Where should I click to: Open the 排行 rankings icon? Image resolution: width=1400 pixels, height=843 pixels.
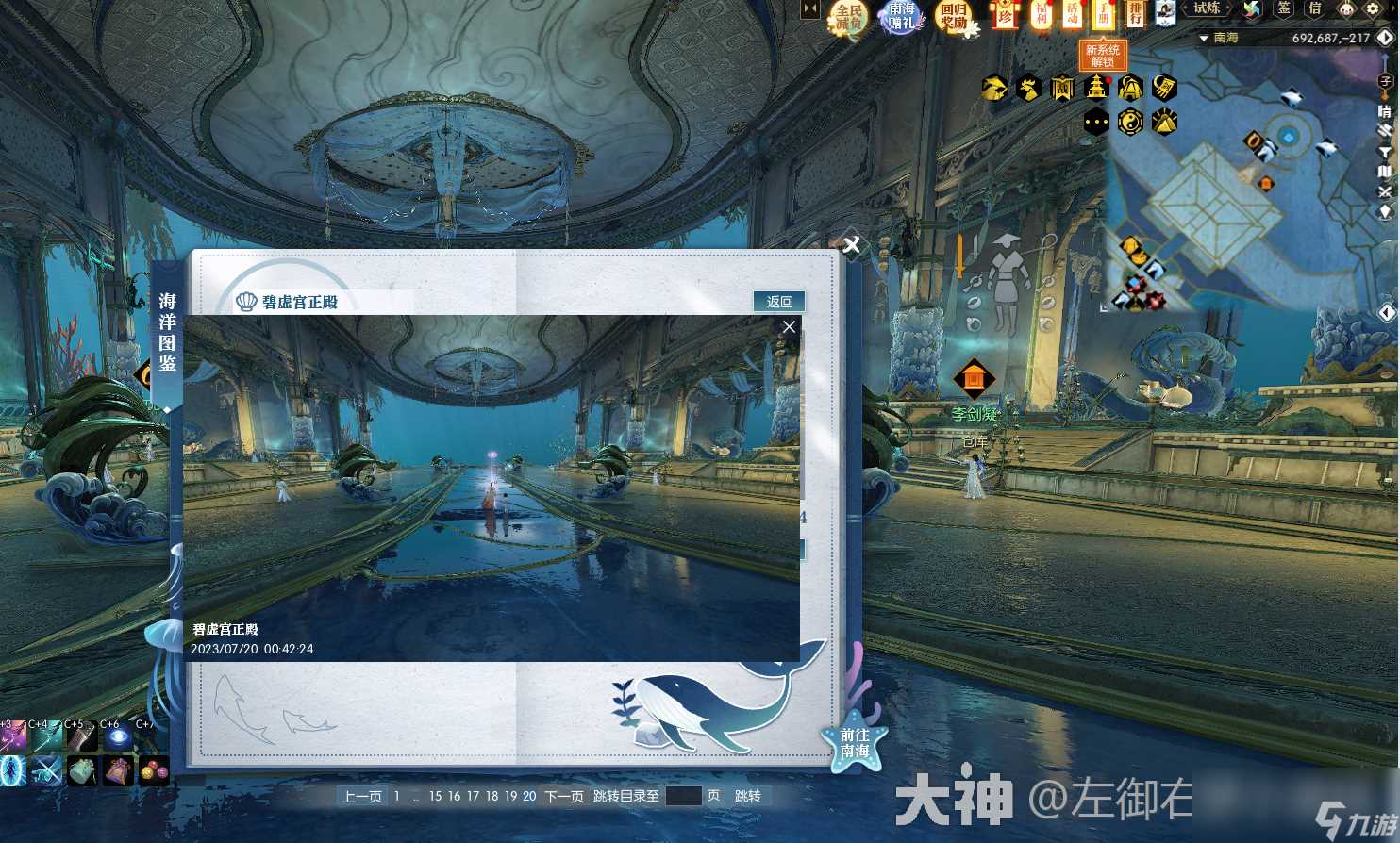pyautogui.click(x=1138, y=17)
